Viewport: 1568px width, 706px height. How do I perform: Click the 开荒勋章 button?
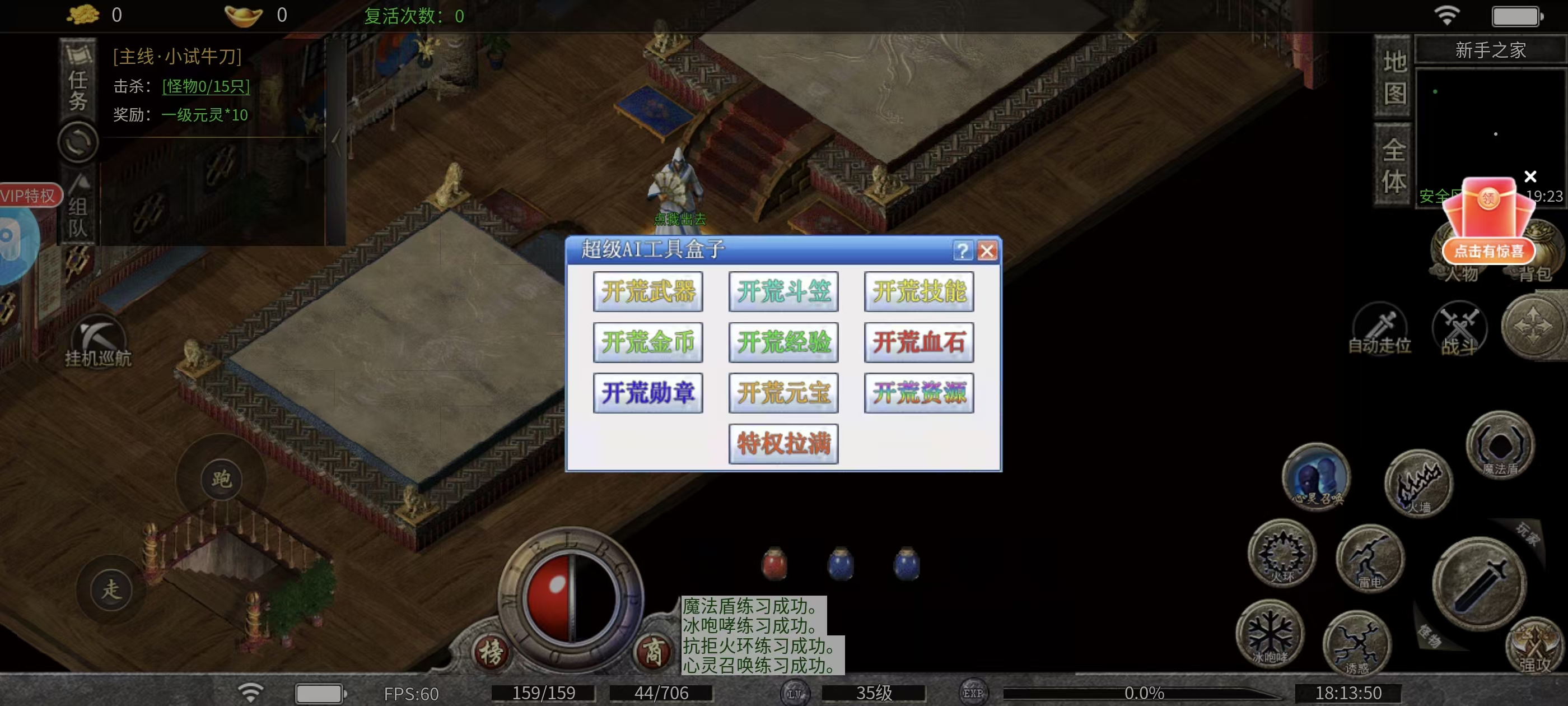click(x=648, y=393)
